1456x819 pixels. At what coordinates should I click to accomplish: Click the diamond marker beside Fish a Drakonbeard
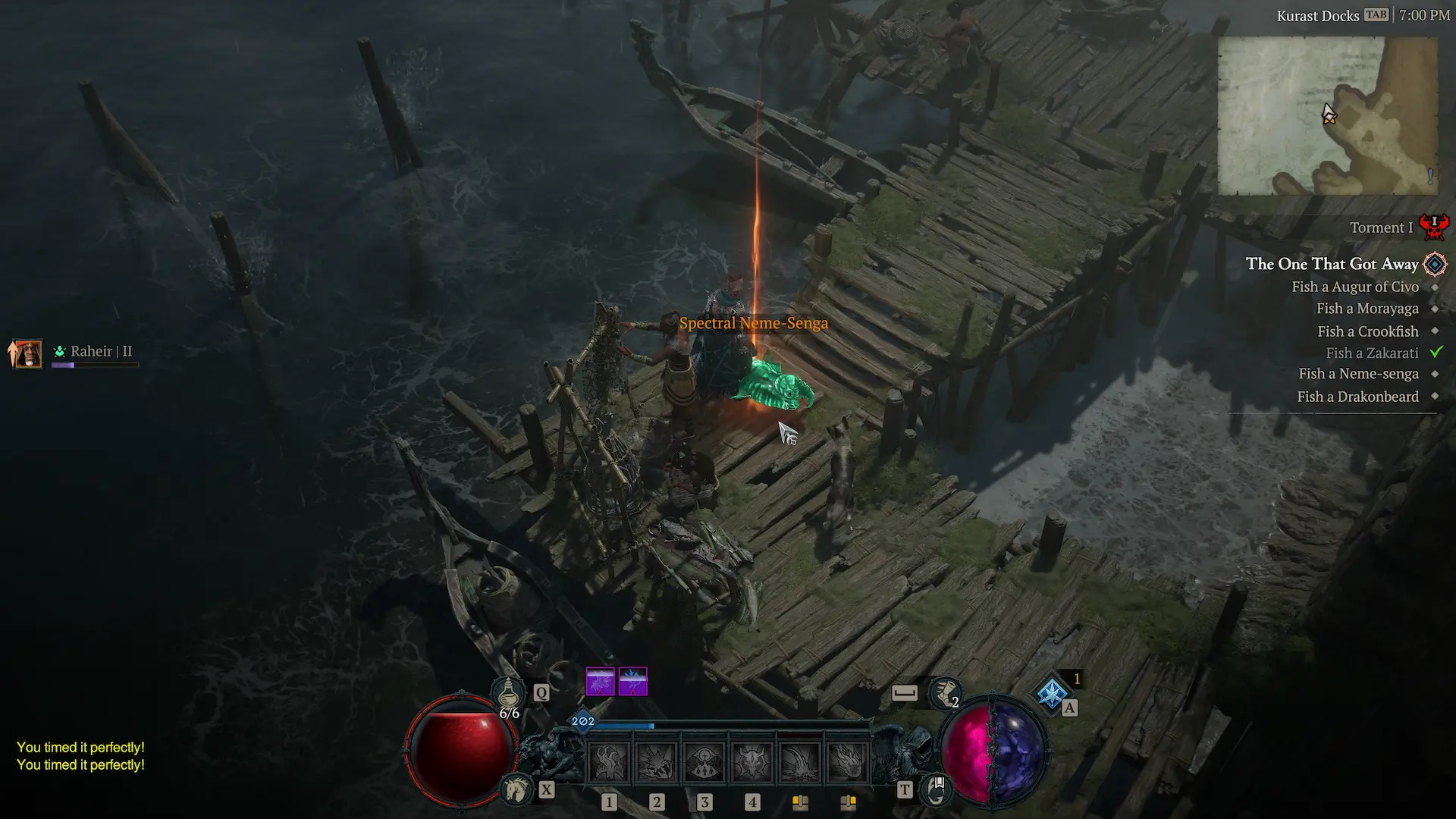(1435, 395)
